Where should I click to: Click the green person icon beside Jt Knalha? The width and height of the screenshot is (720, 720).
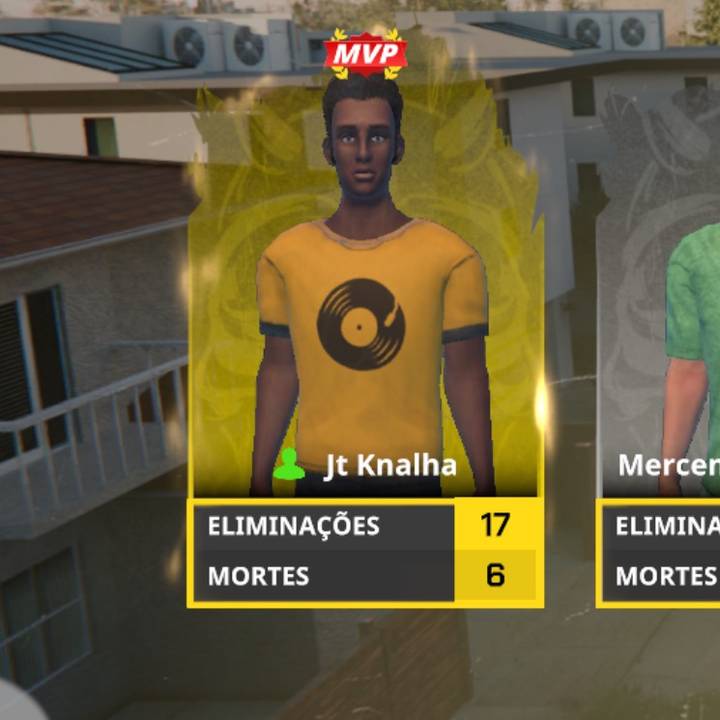pyautogui.click(x=290, y=465)
